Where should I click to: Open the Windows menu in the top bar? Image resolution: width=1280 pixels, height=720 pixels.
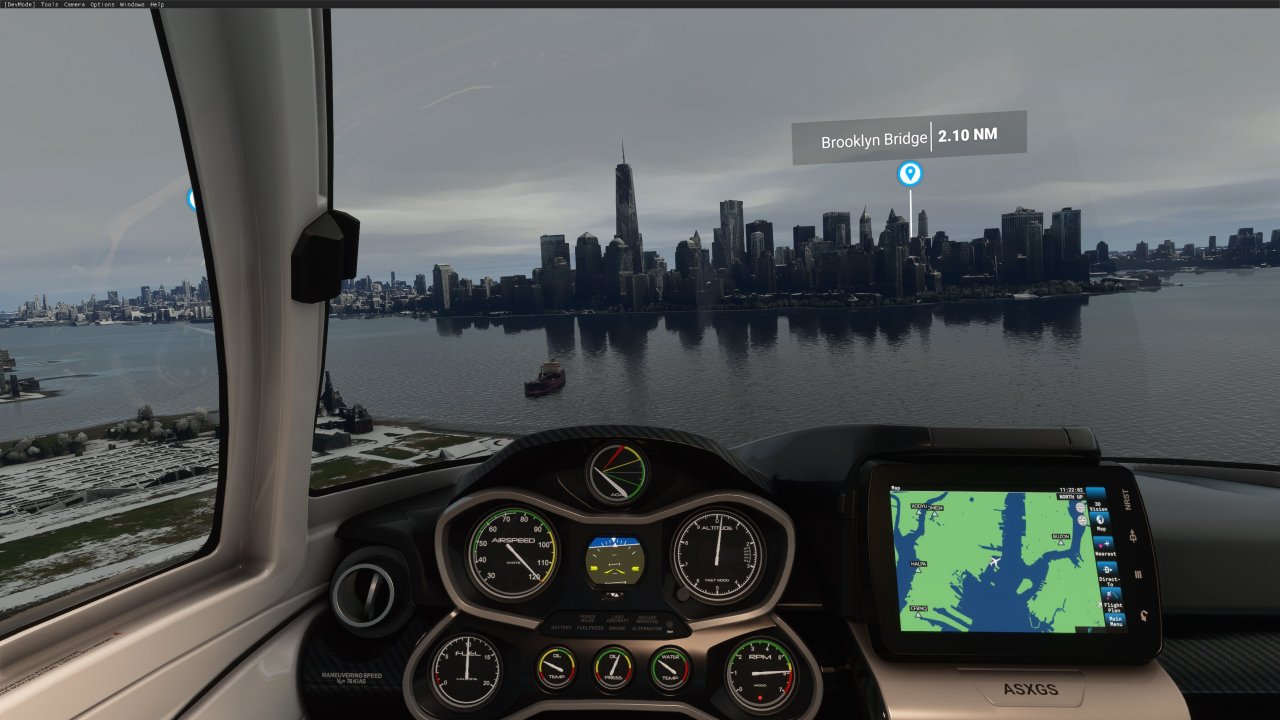tap(132, 4)
